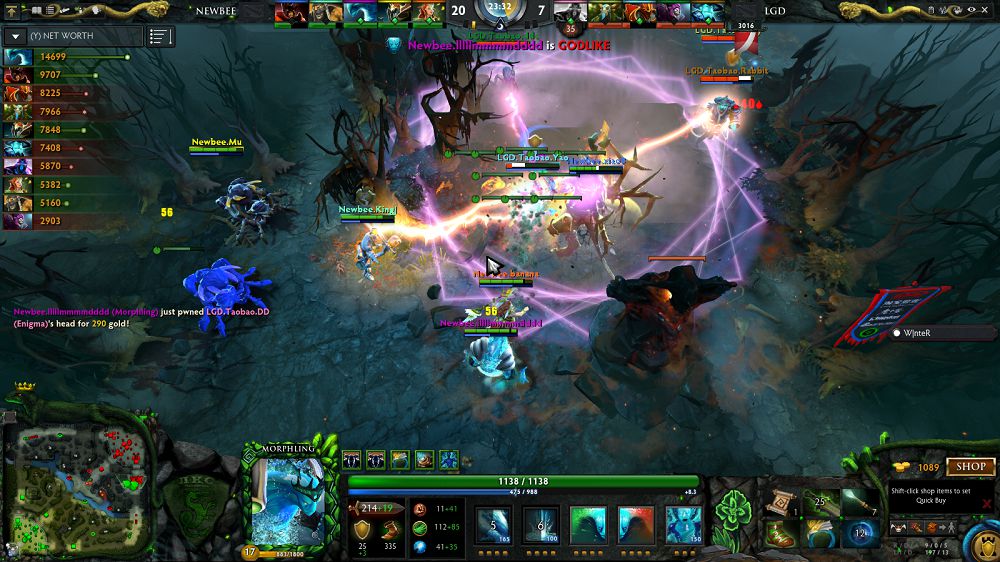The image size is (1000, 562).
Task: Select the LGD hero portrait with level 35 badge
Action: coord(571,12)
